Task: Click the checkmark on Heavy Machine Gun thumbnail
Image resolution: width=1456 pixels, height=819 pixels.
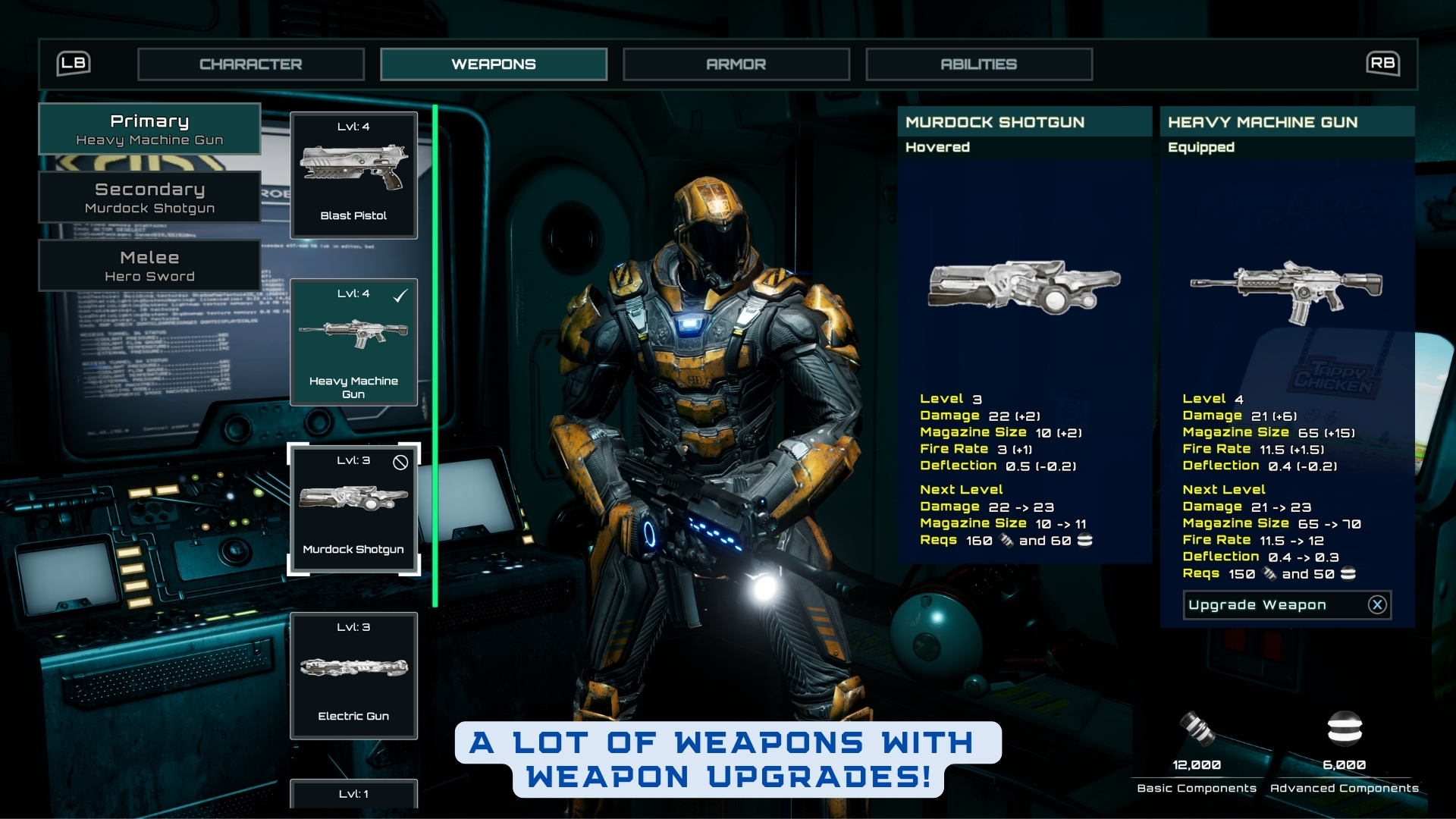Action: (x=400, y=297)
